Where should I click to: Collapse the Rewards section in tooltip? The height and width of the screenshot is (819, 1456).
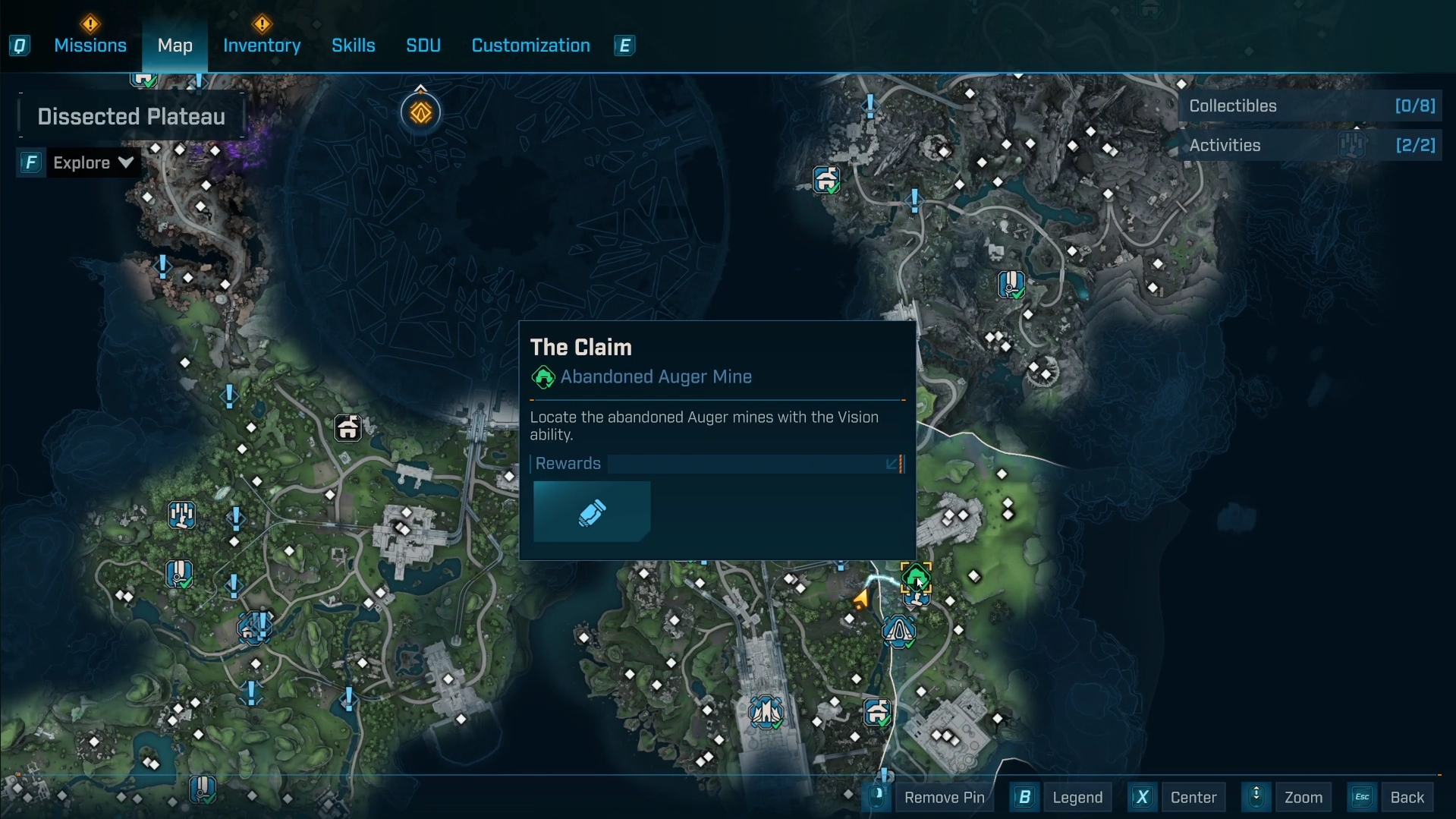tap(893, 464)
